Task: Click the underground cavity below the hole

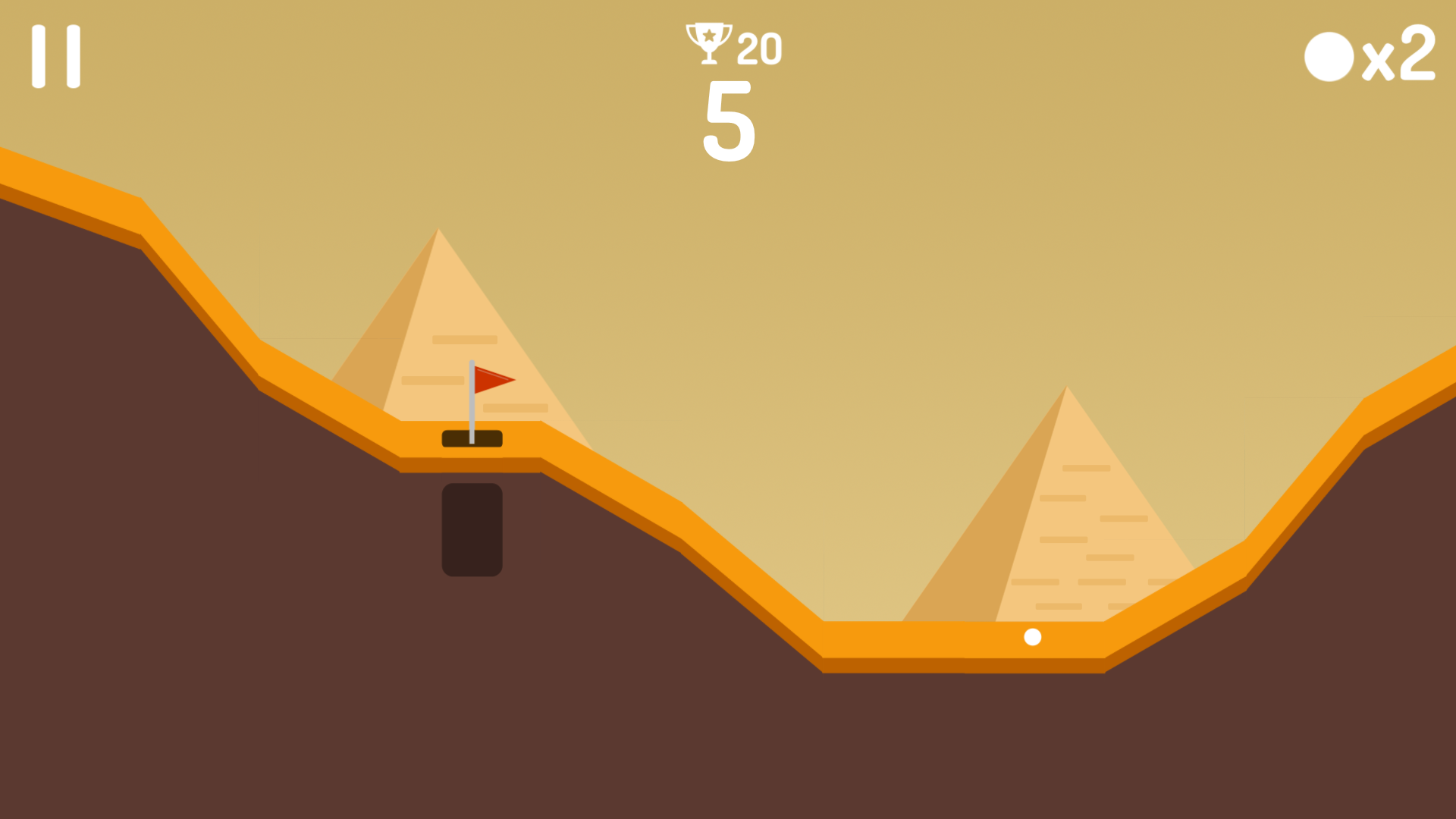Action: click(x=472, y=531)
